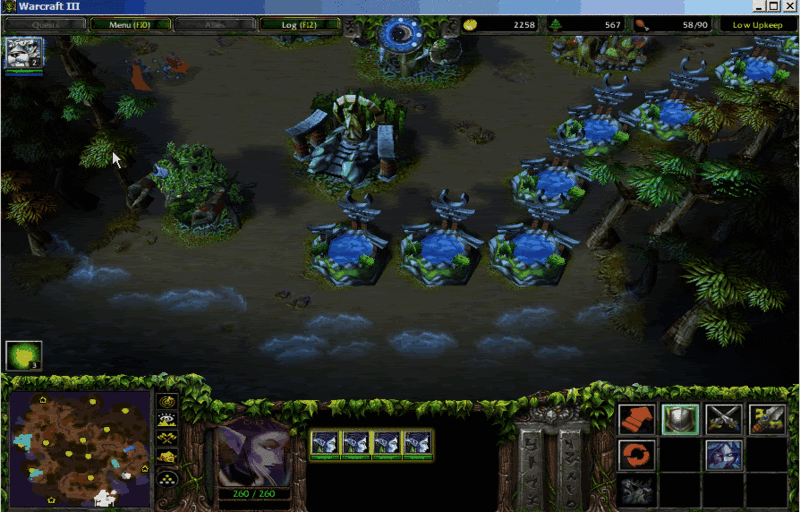Activate the Shadowmeld ability icon
The width and height of the screenshot is (800, 512).
pyautogui.click(x=723, y=456)
